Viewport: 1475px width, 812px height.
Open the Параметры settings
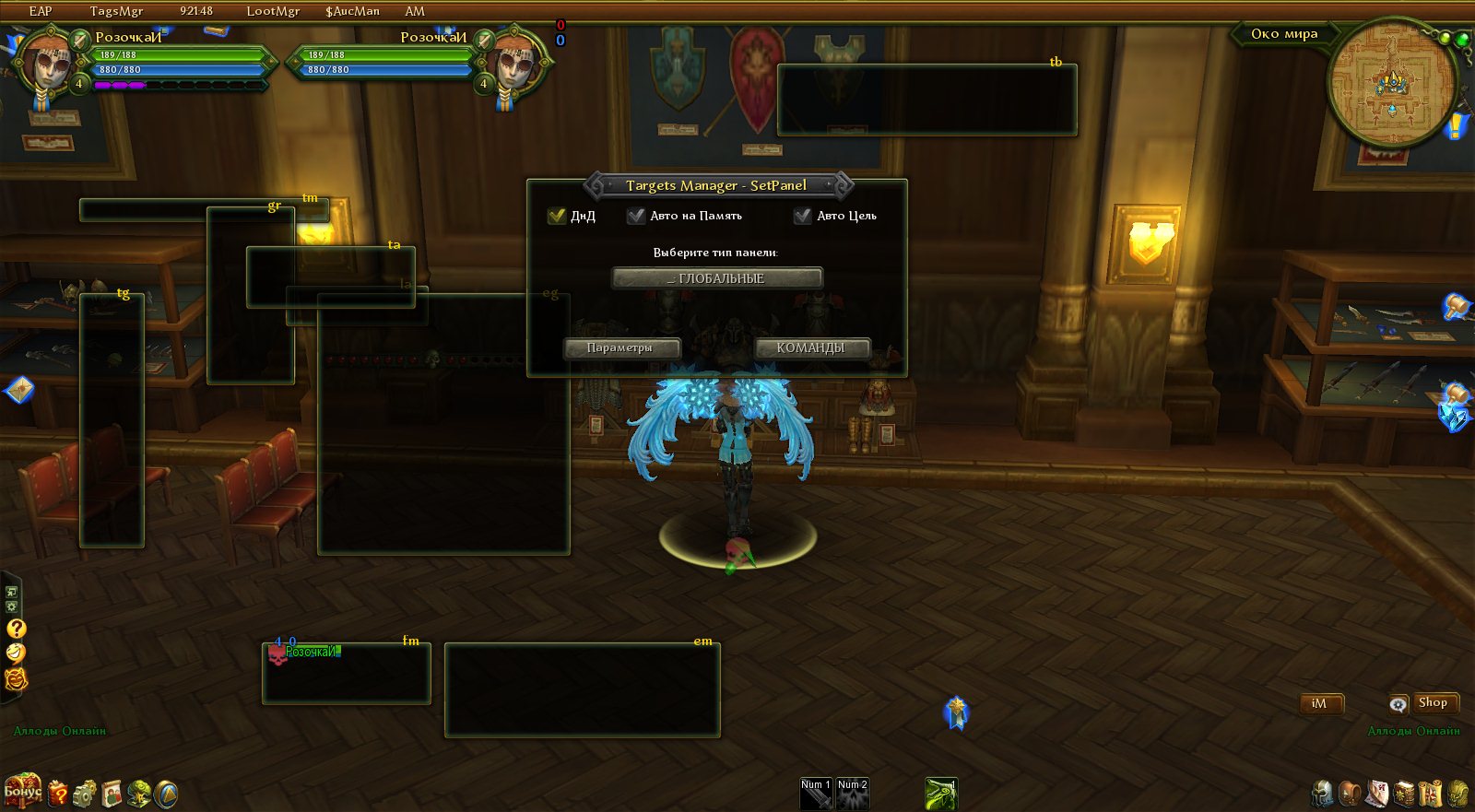click(621, 347)
